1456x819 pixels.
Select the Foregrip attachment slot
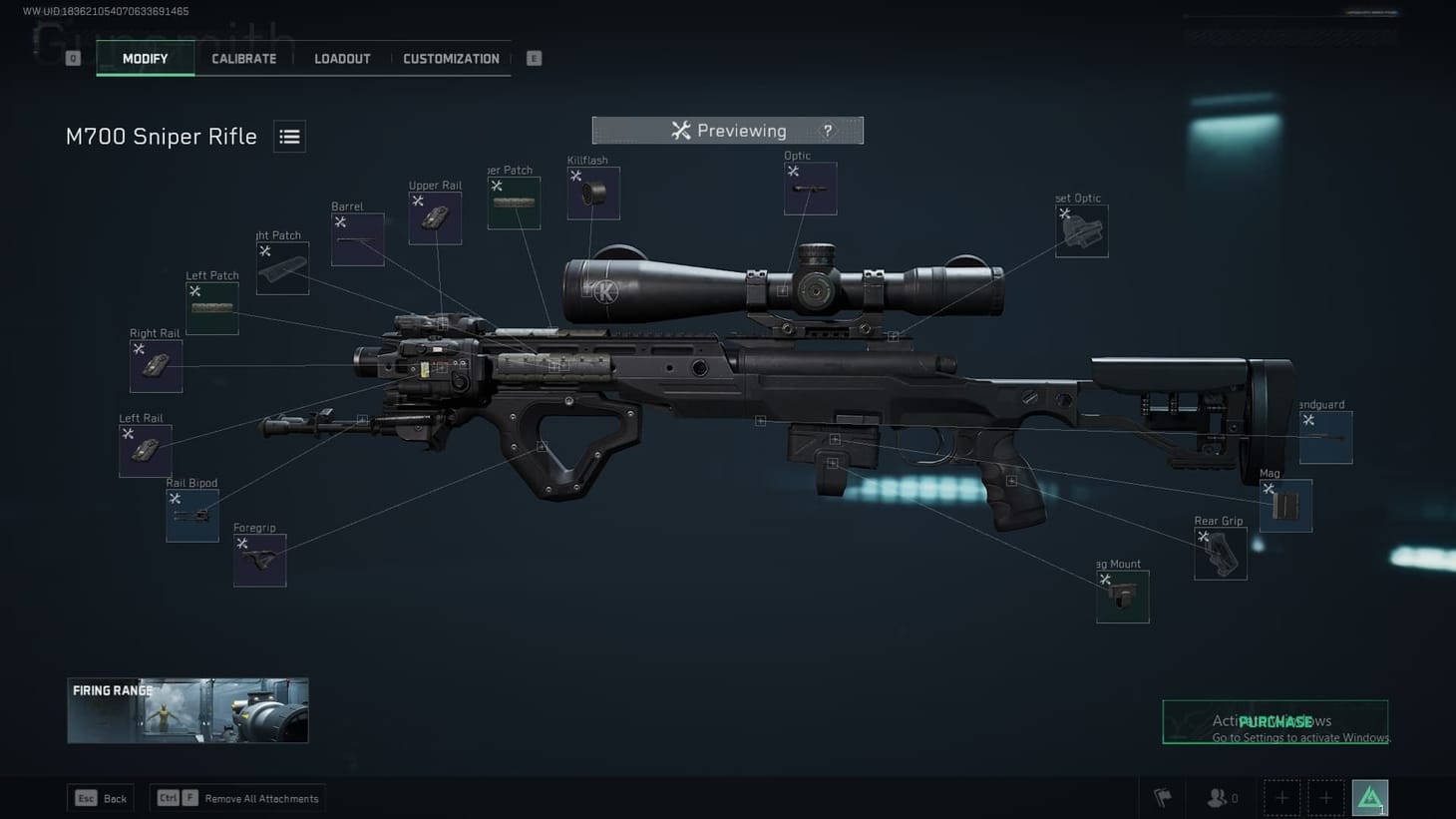click(258, 560)
